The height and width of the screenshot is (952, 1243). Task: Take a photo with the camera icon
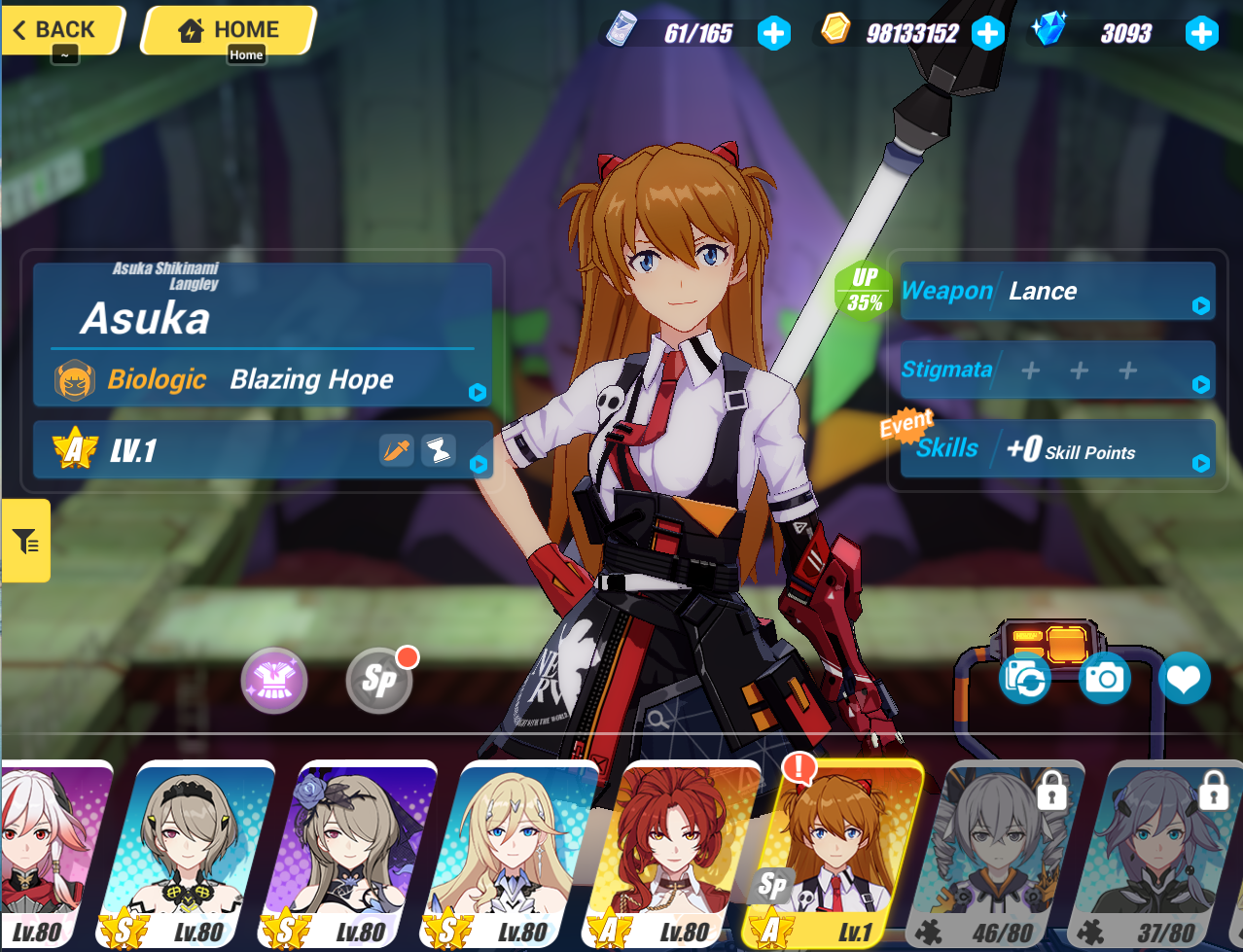pyautogui.click(x=1104, y=678)
